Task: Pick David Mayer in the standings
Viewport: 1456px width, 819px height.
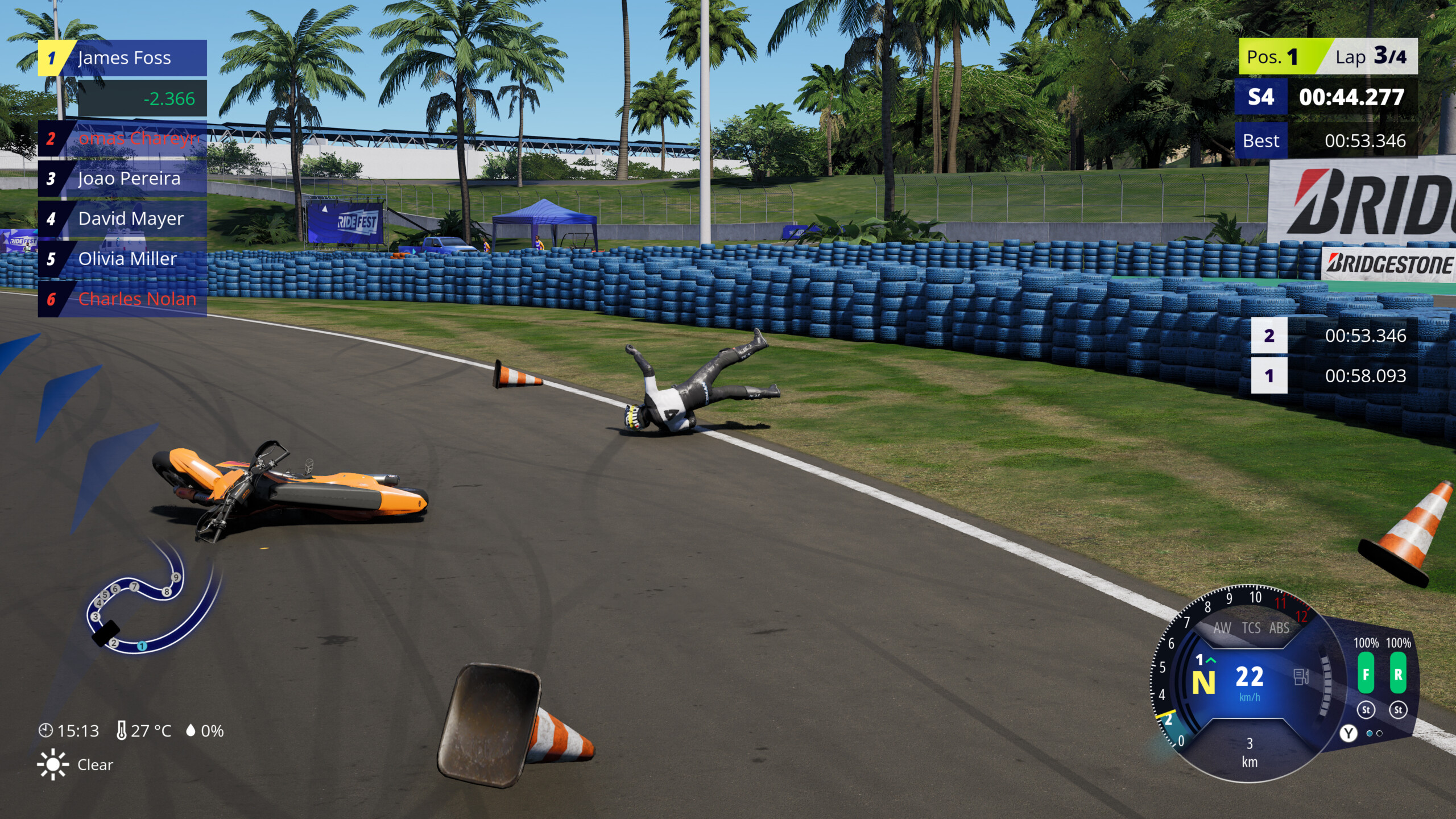Action: [123, 219]
